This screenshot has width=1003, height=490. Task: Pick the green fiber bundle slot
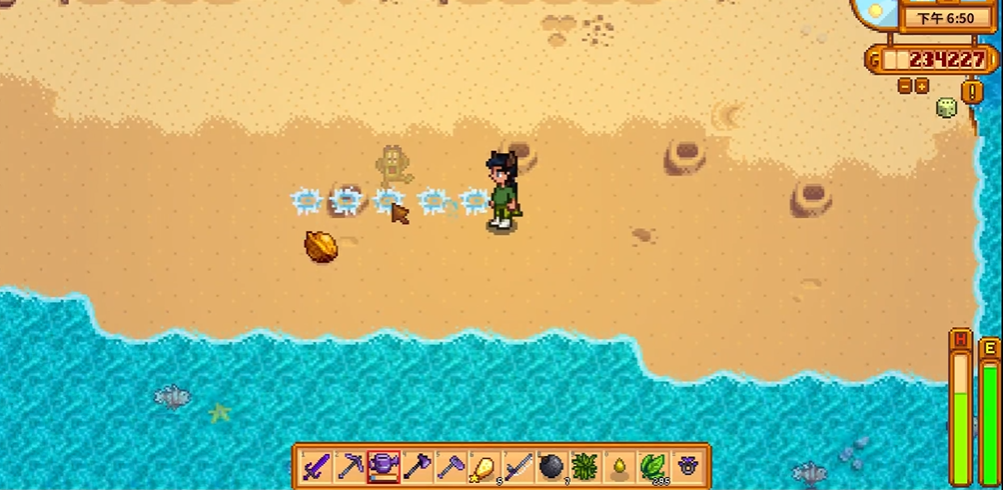pyautogui.click(x=585, y=466)
